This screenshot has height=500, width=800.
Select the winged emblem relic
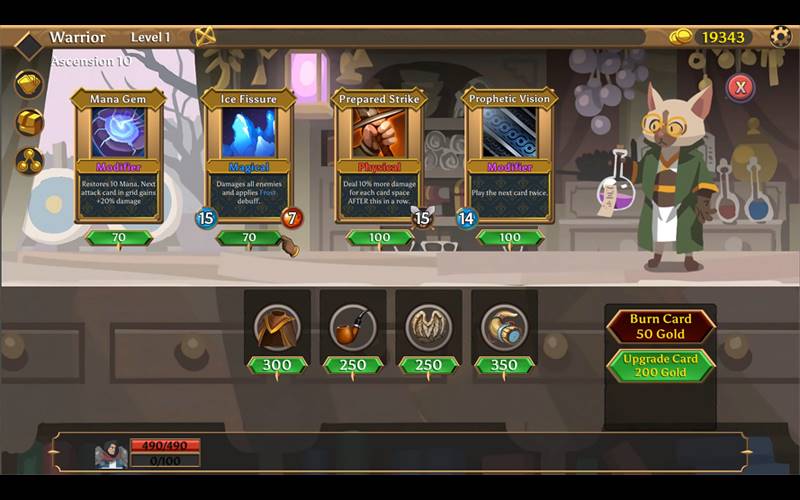(x=428, y=329)
